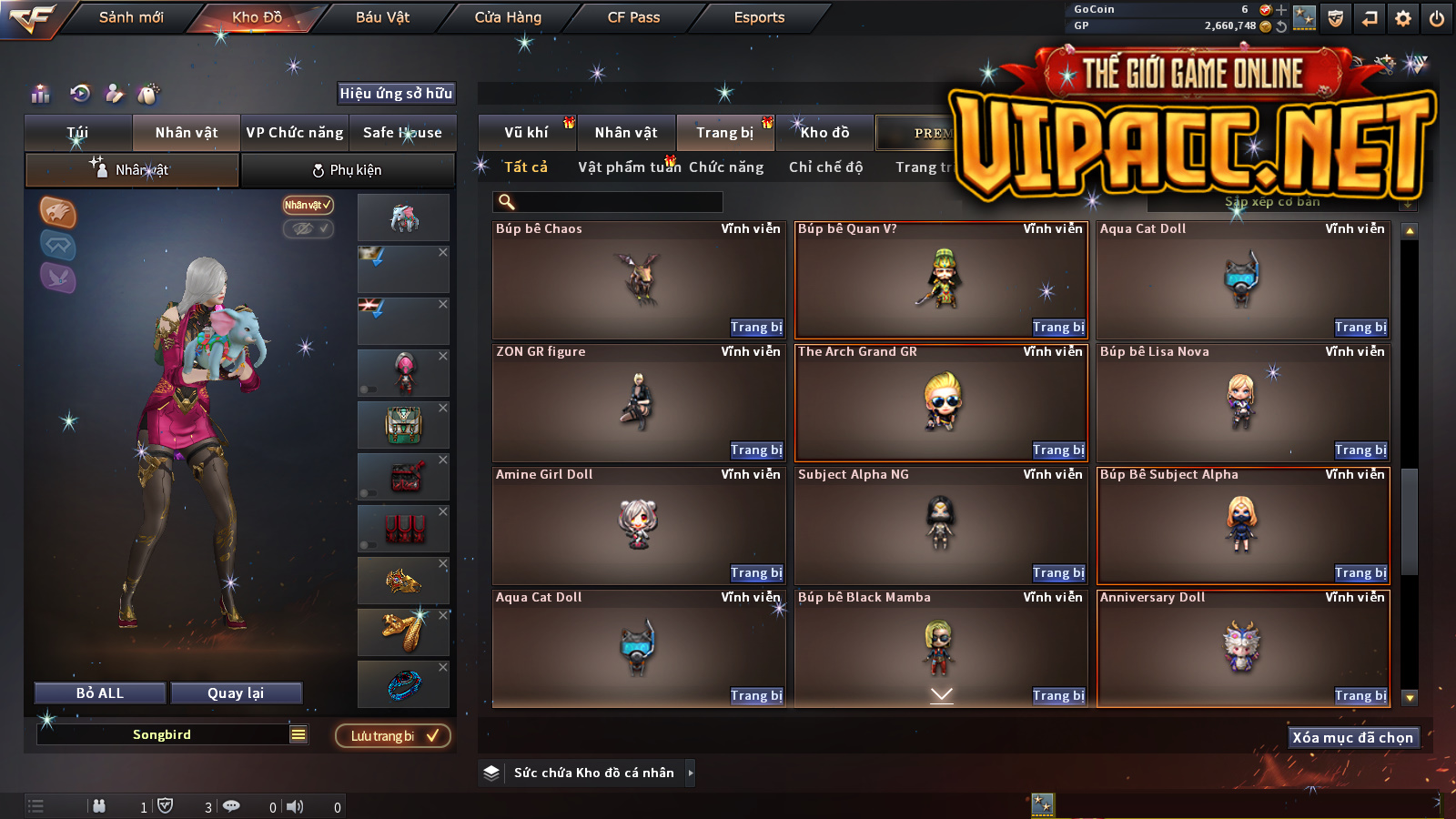Equip the Búp bê Chaos doll
Viewport: 1456px width, 819px height.
[755, 328]
